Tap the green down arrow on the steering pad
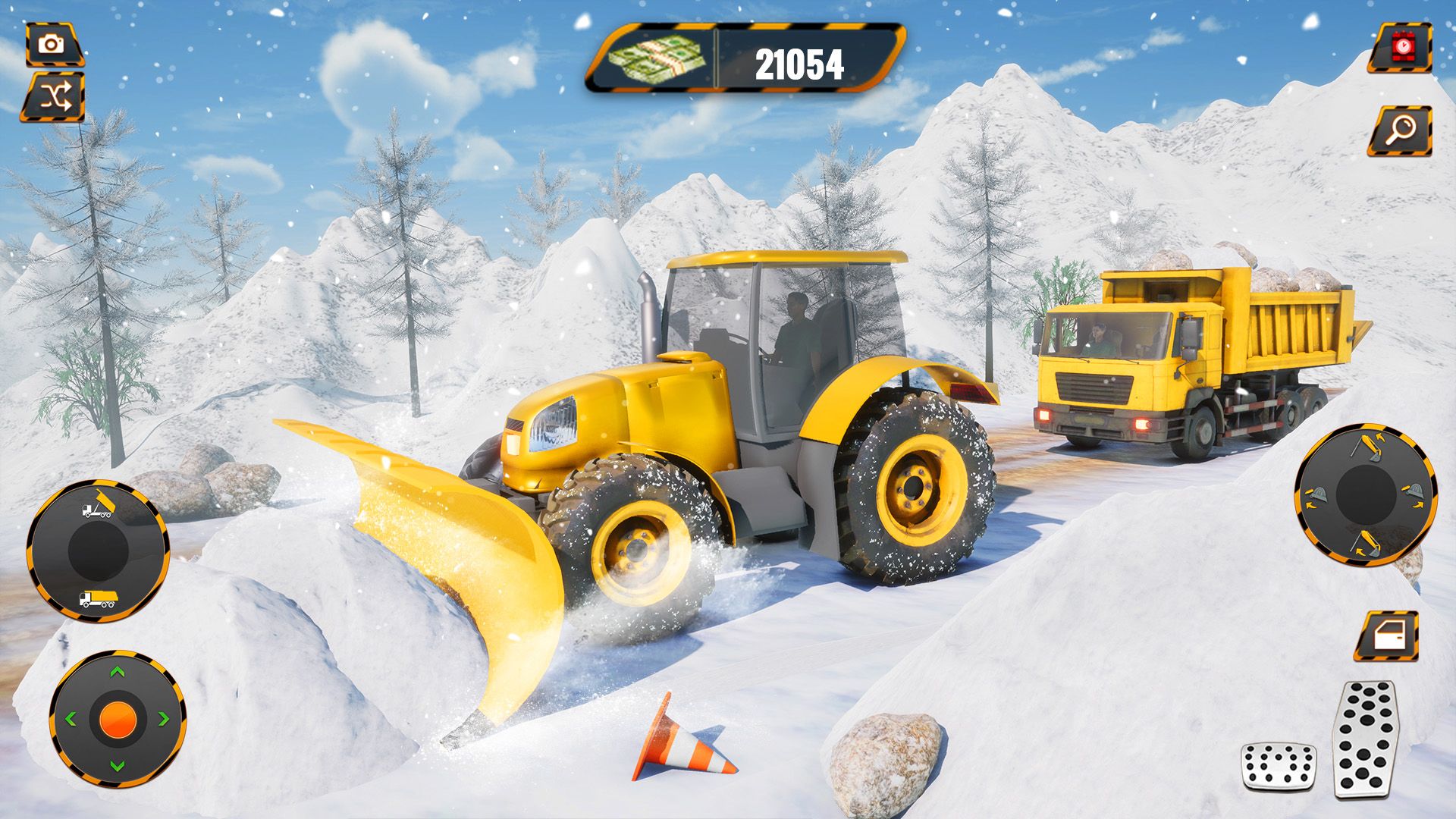Viewport: 1456px width, 819px height. pos(118,764)
